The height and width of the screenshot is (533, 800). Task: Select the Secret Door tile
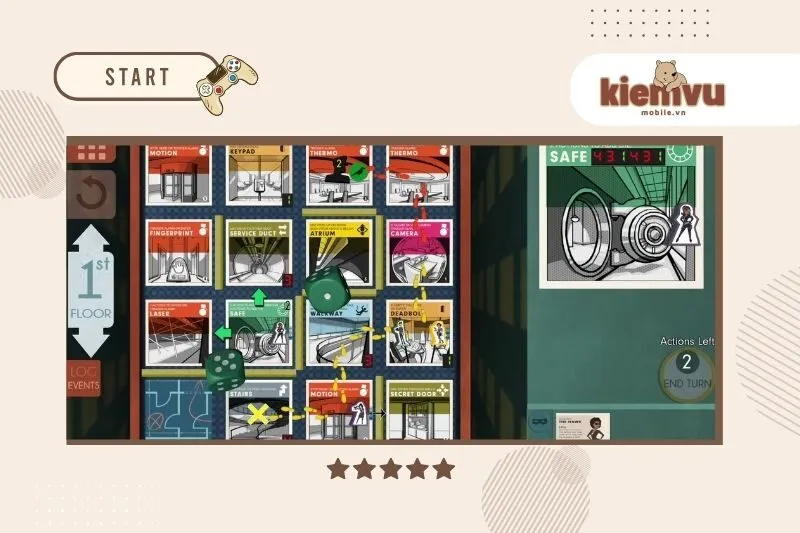click(419, 408)
